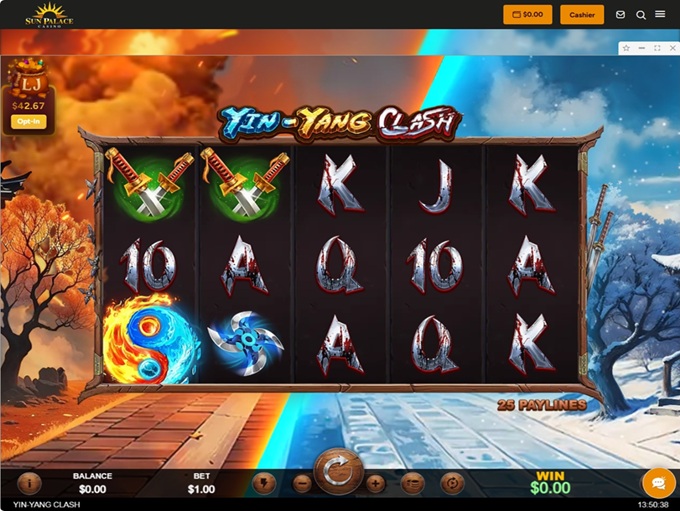Open the paytable list button
This screenshot has width=680, height=511.
click(412, 483)
